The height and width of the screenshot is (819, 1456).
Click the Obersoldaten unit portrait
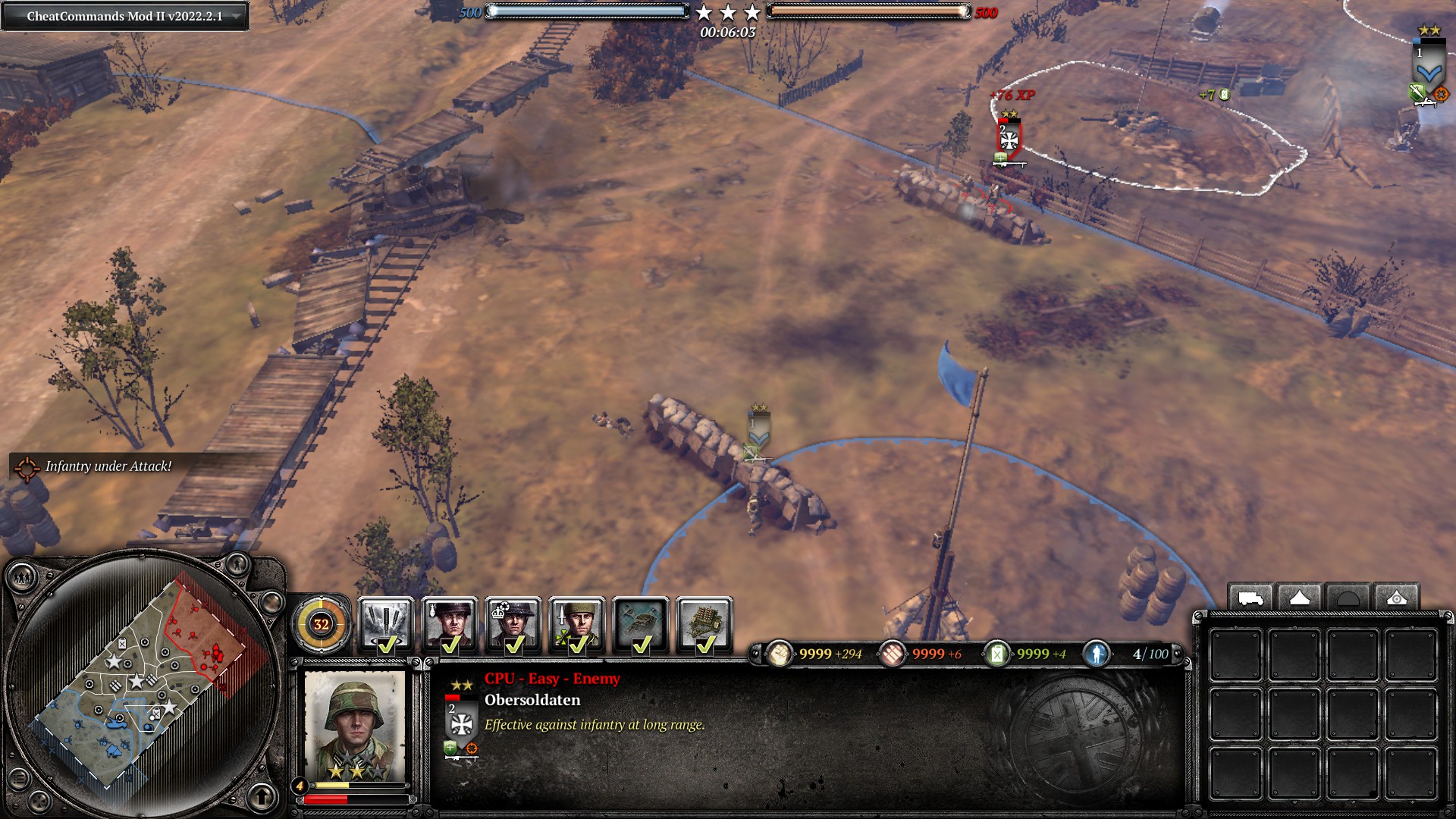click(354, 724)
